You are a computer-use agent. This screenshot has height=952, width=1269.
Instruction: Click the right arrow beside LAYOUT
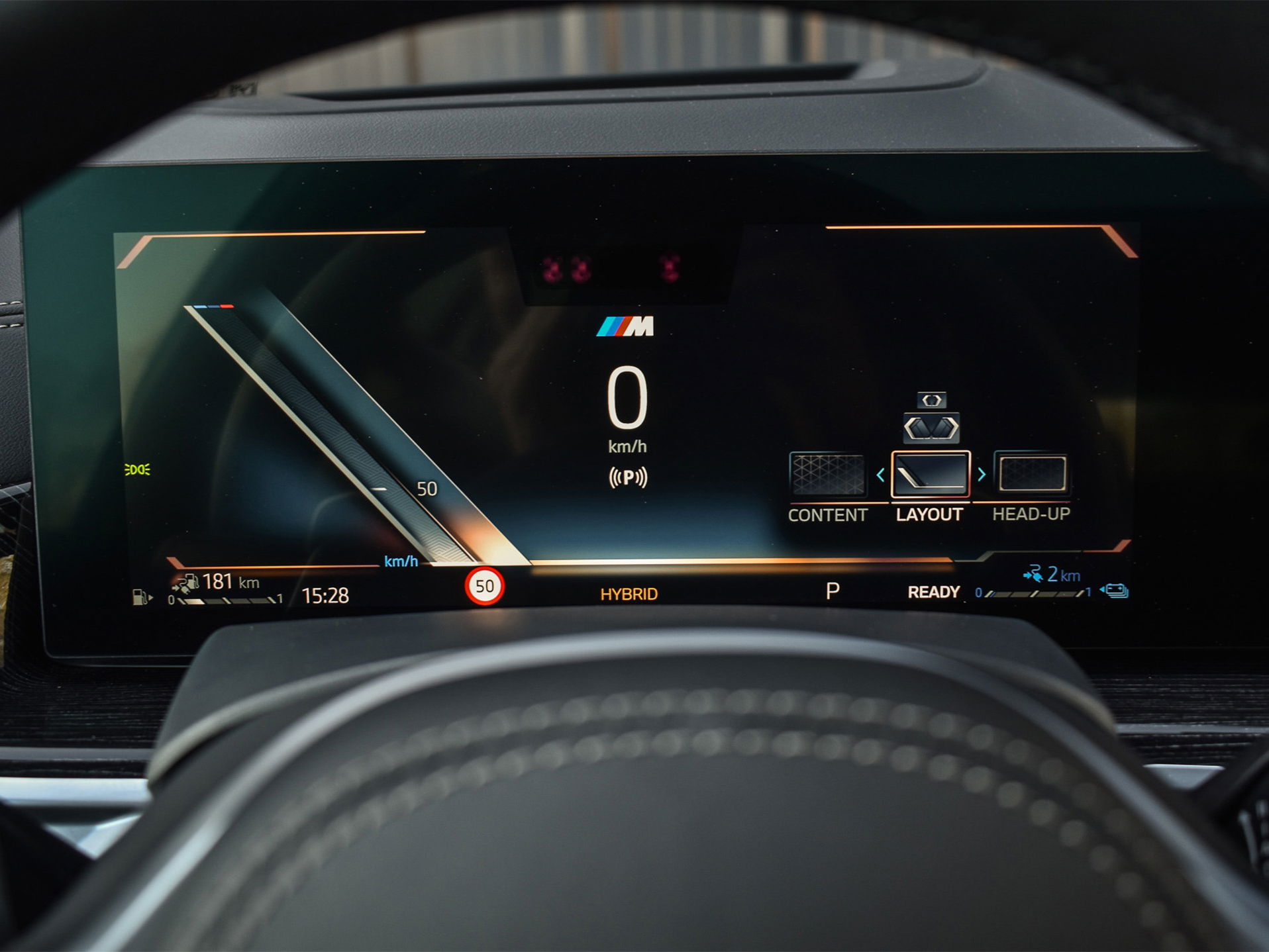pyautogui.click(x=982, y=474)
